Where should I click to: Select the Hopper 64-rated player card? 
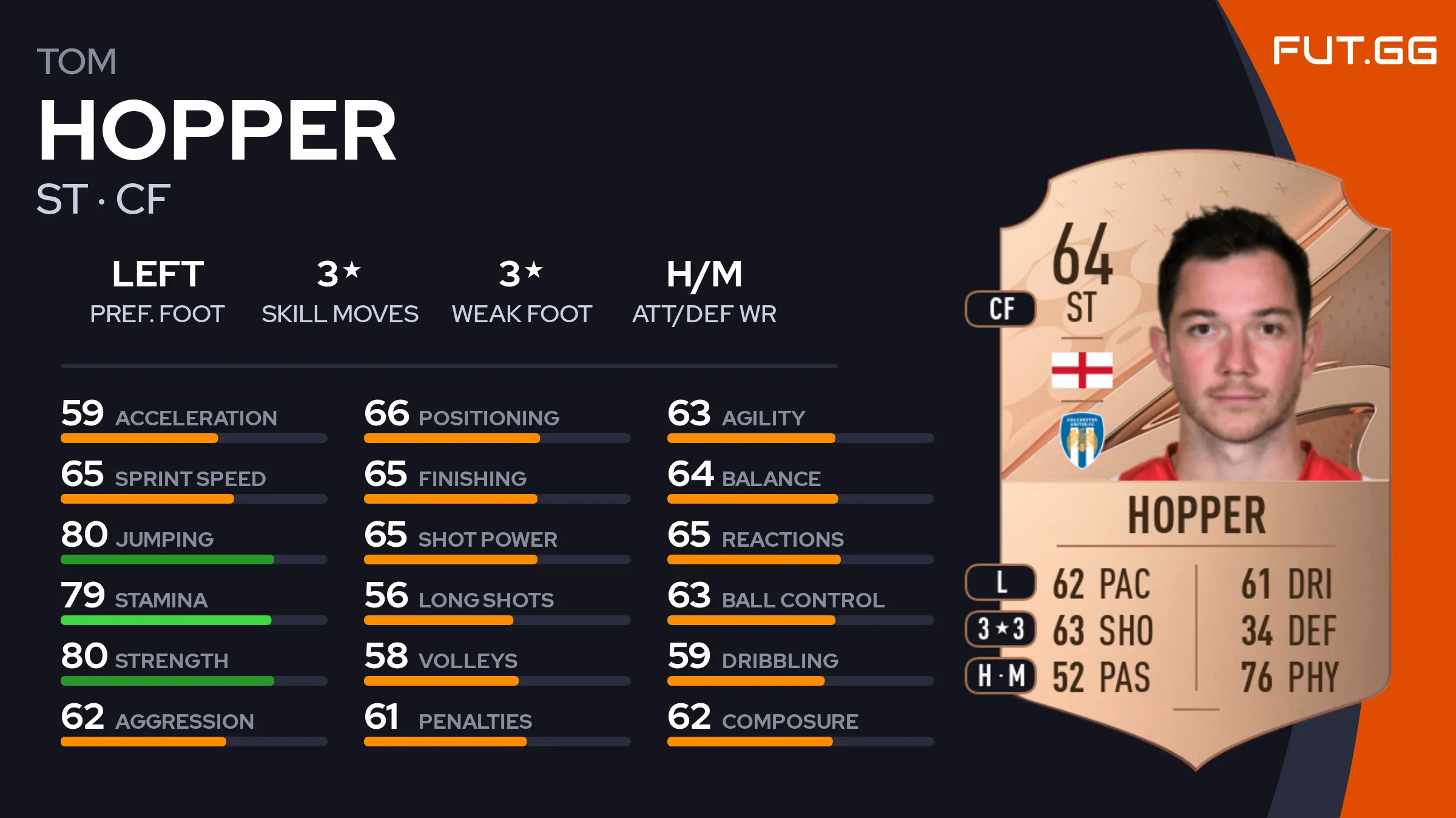click(x=1195, y=461)
